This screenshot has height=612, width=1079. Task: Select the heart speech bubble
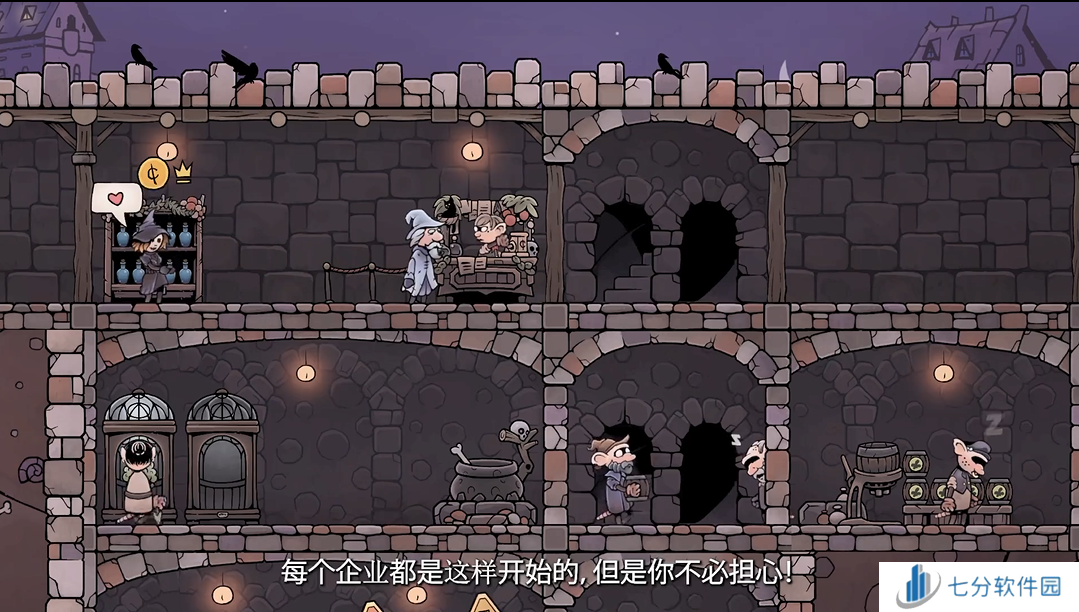[116, 200]
